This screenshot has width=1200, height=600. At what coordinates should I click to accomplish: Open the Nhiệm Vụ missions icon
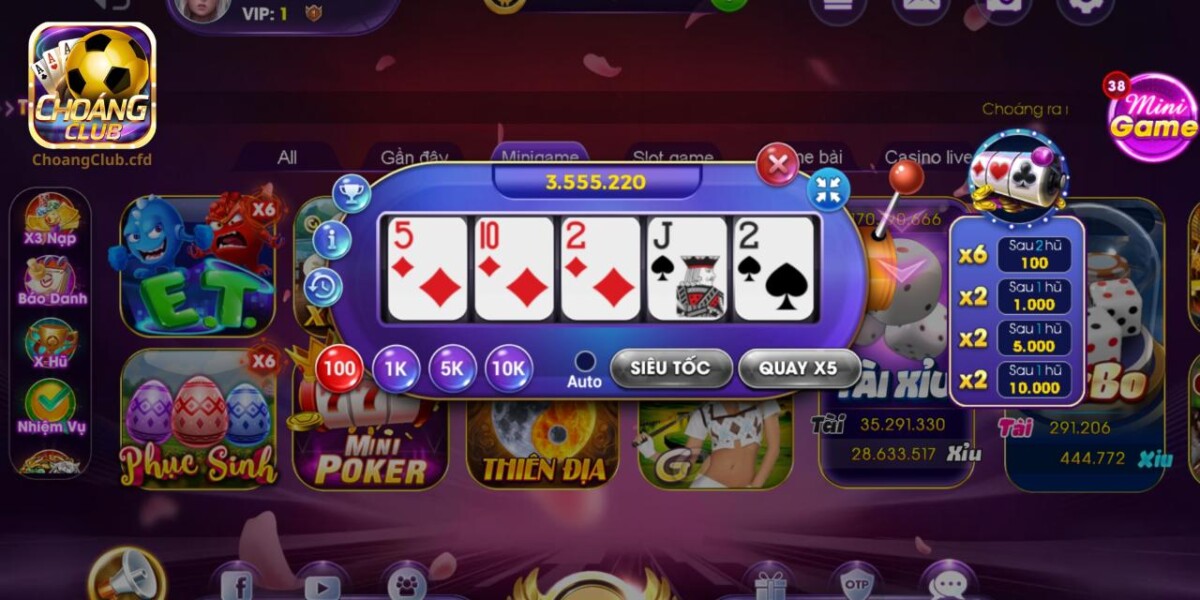pyautogui.click(x=51, y=407)
